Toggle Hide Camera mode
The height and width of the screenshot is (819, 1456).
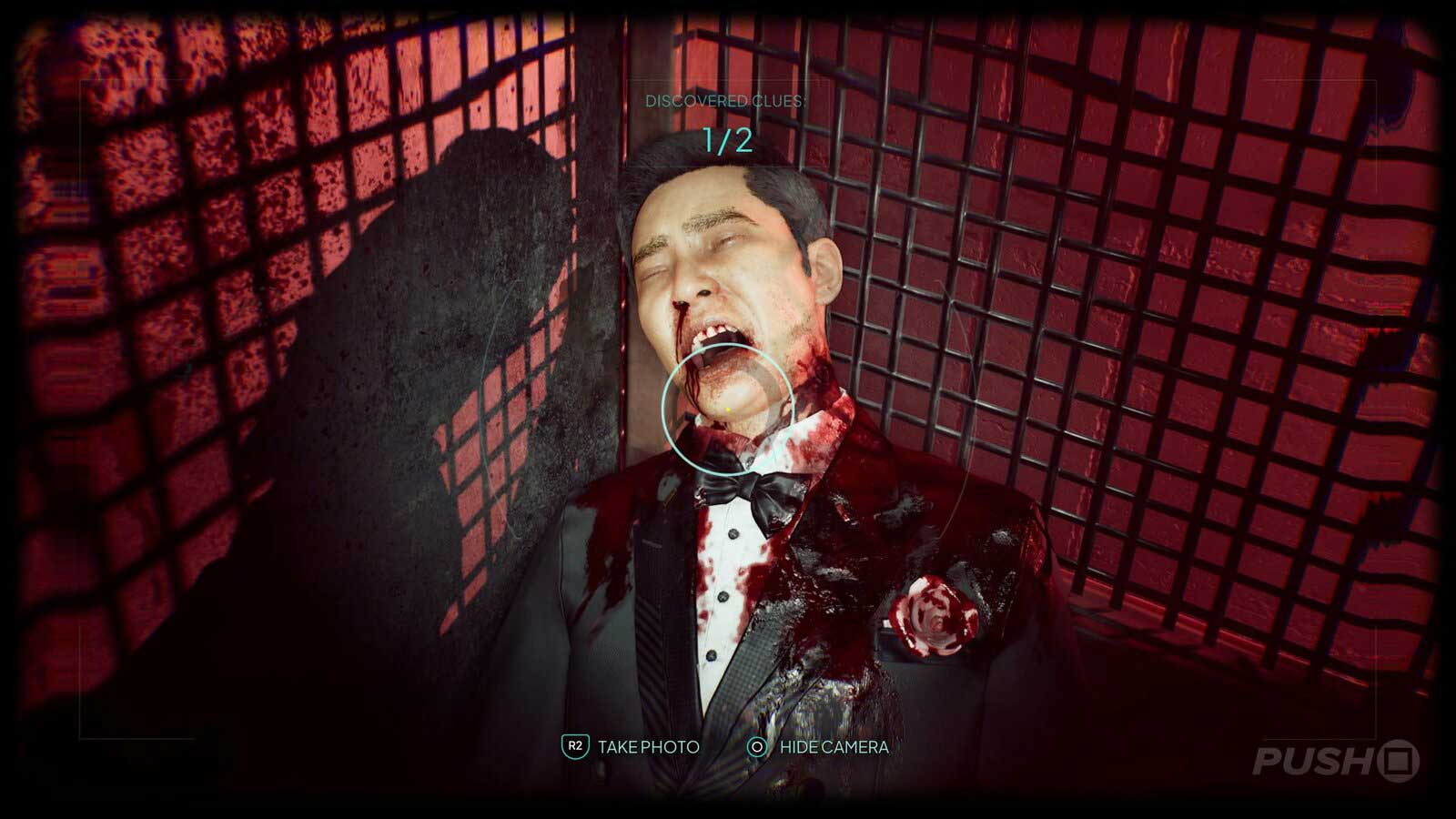click(834, 749)
